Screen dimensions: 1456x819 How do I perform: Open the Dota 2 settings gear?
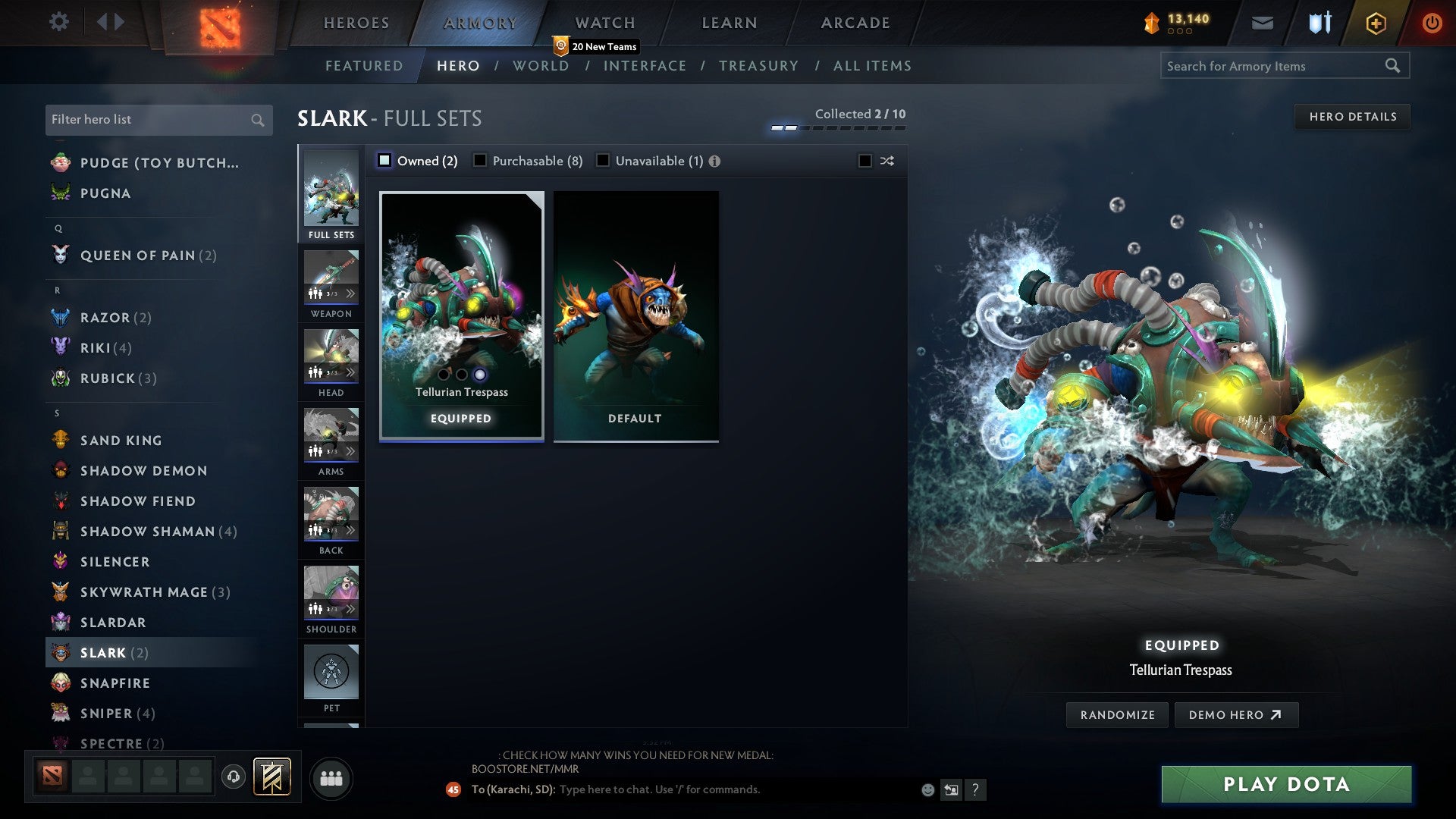click(x=58, y=22)
